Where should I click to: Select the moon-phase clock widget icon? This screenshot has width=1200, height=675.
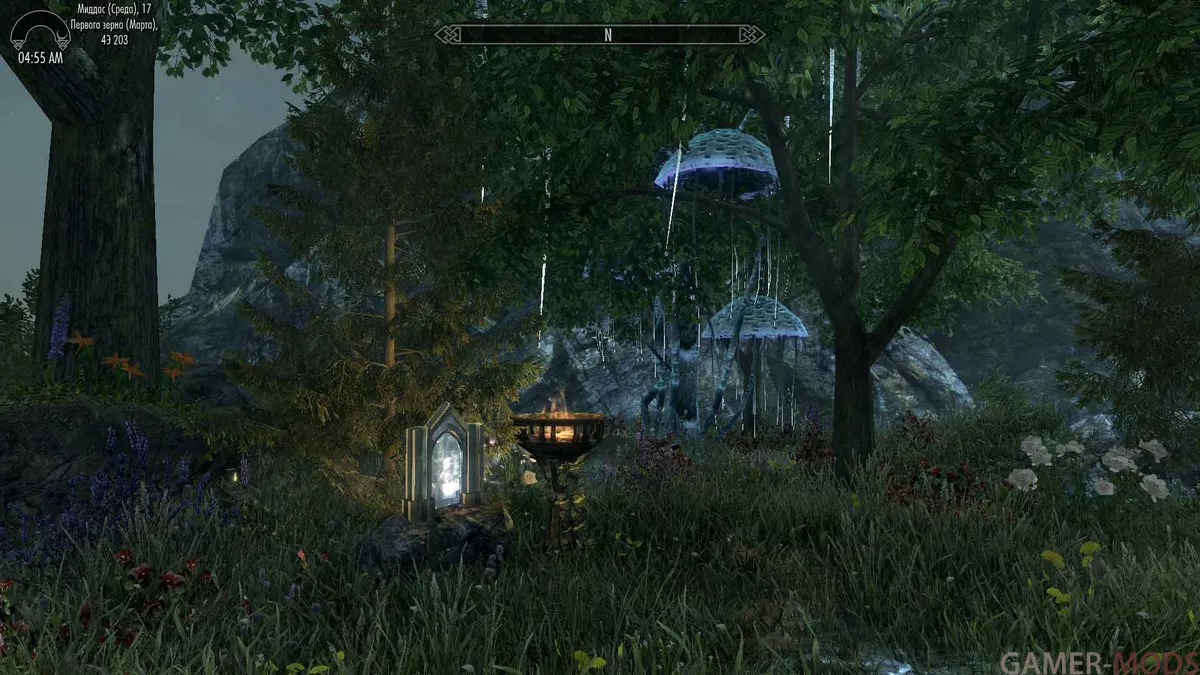coord(40,31)
